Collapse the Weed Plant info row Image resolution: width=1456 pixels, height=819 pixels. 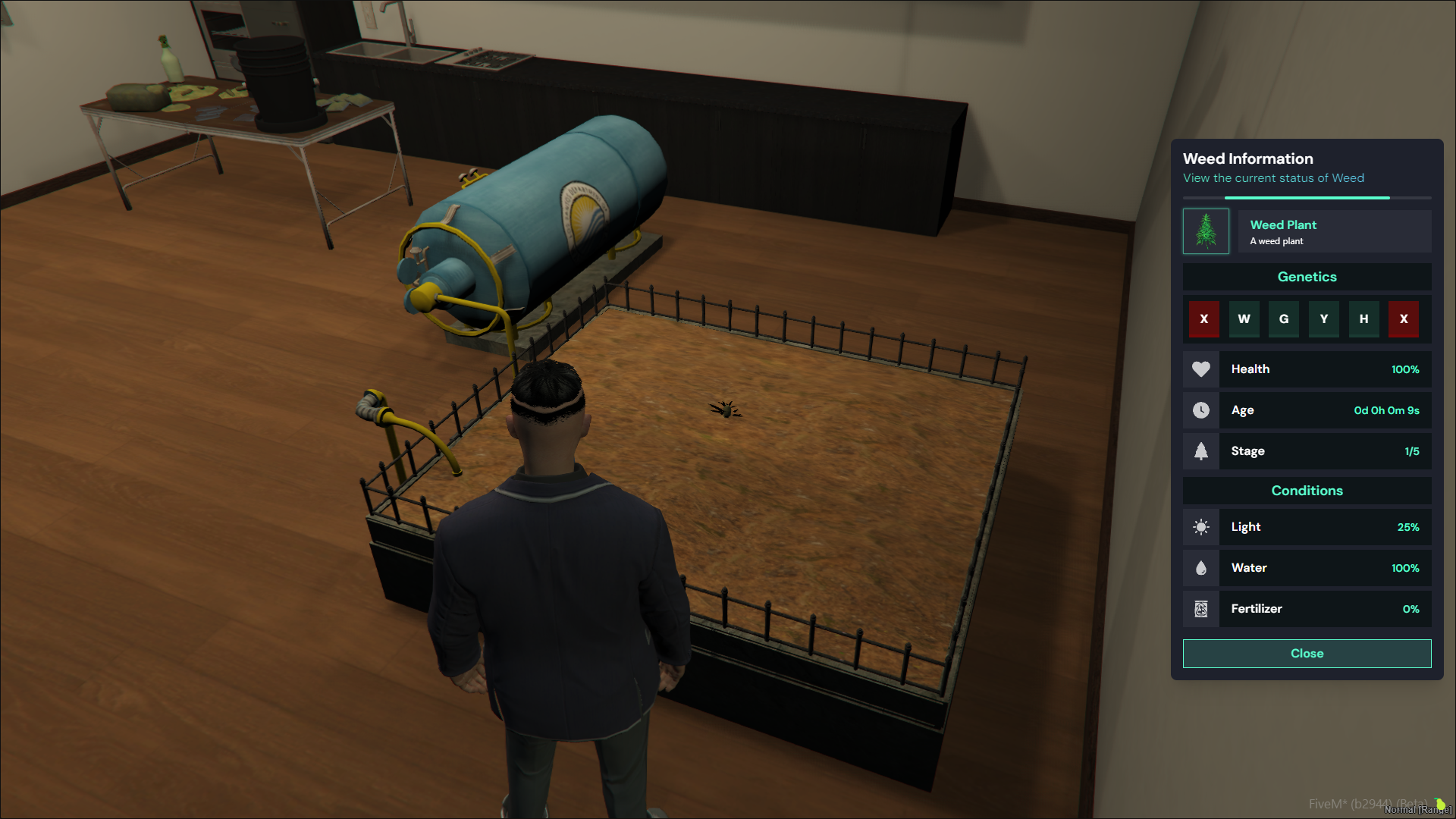1335,231
